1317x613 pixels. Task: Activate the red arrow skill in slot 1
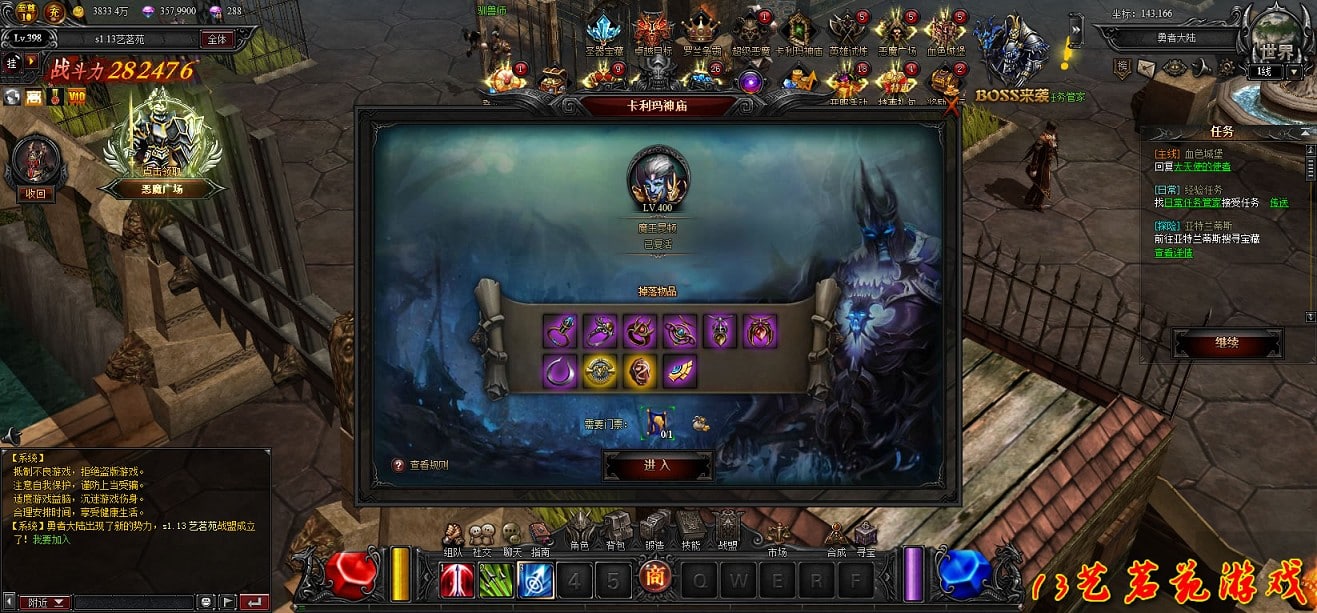[457, 580]
